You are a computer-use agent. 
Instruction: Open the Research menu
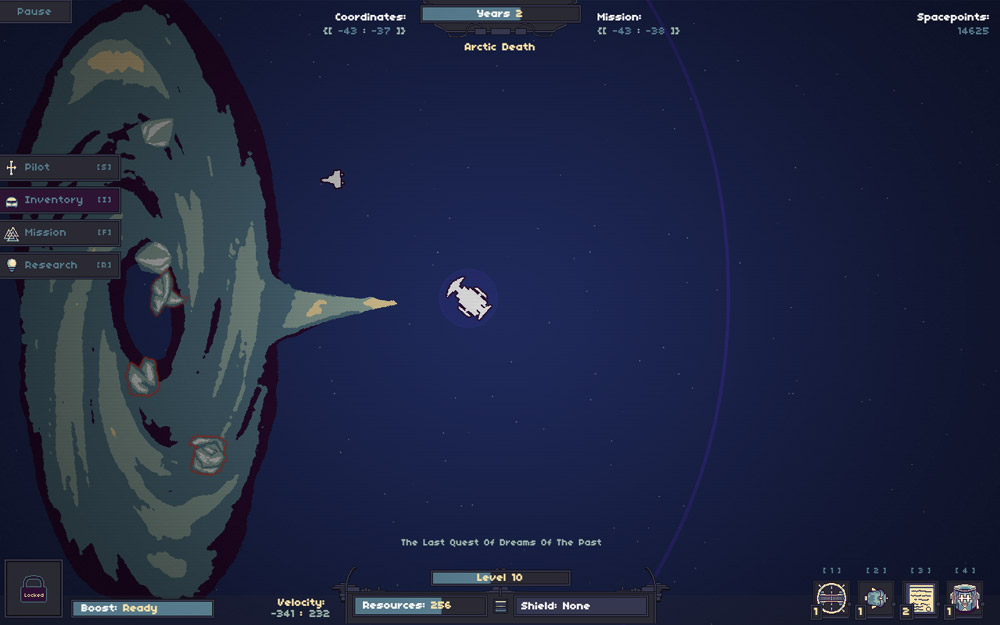60,265
